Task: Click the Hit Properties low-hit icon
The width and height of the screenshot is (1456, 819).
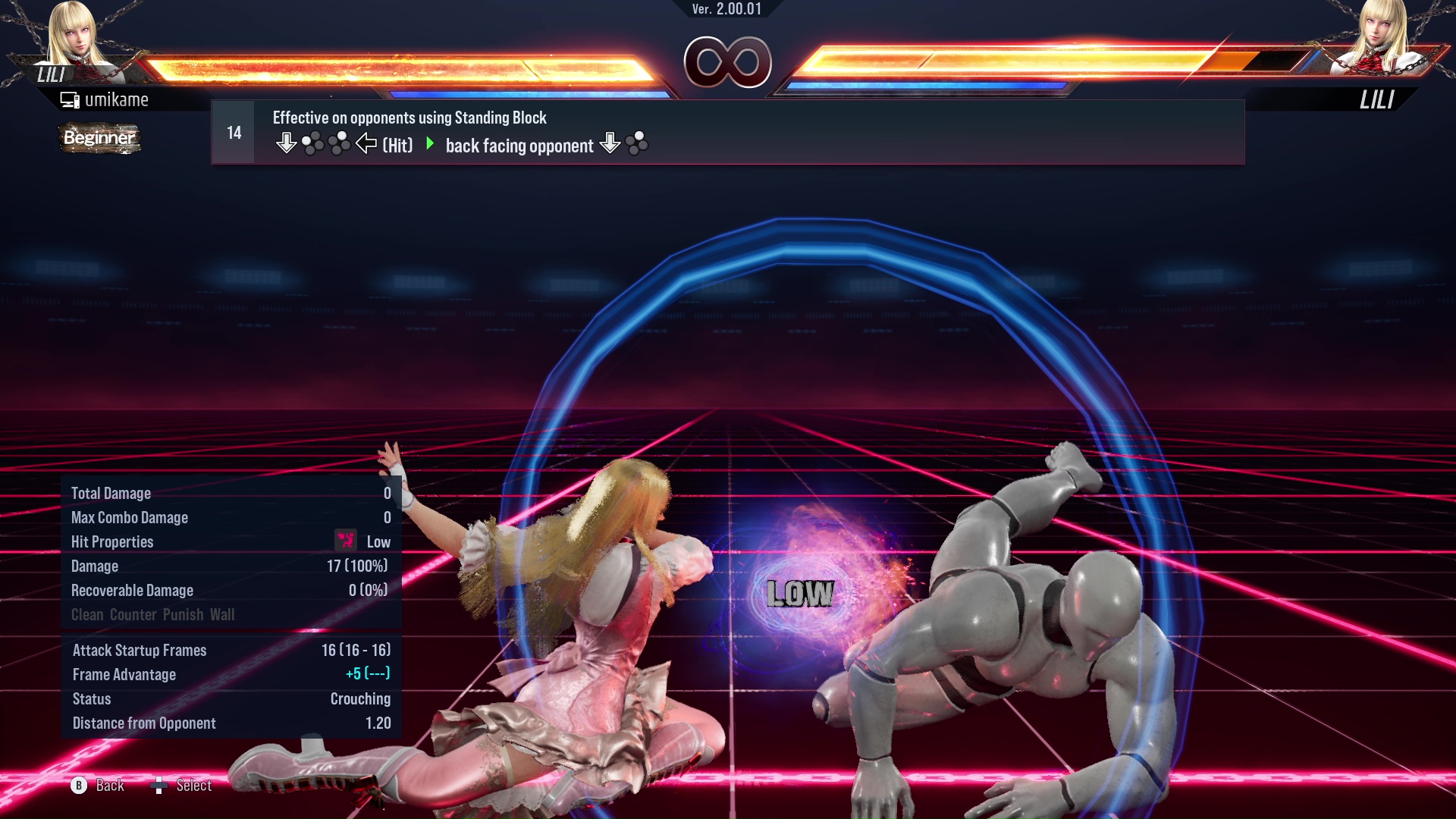Action: coord(345,541)
